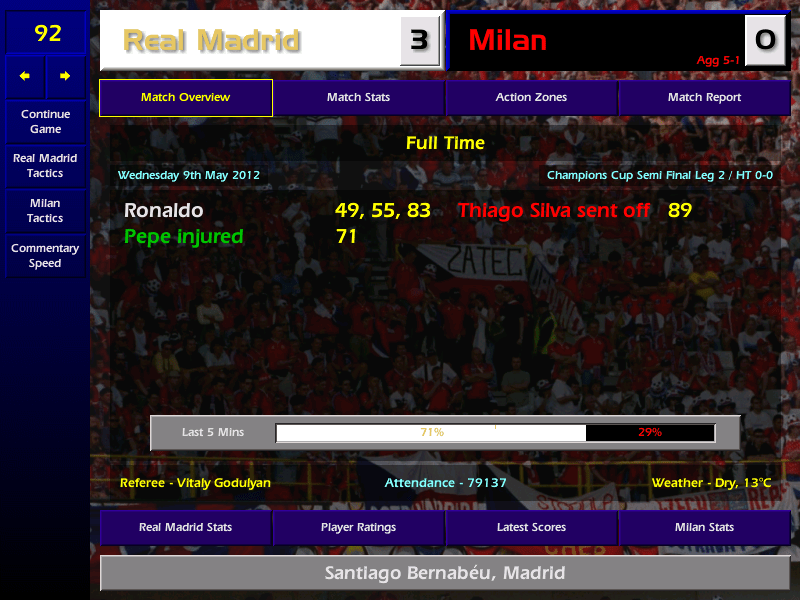Click the left yellow arrow button
Image resolution: width=800 pixels, height=600 pixels.
[25, 76]
